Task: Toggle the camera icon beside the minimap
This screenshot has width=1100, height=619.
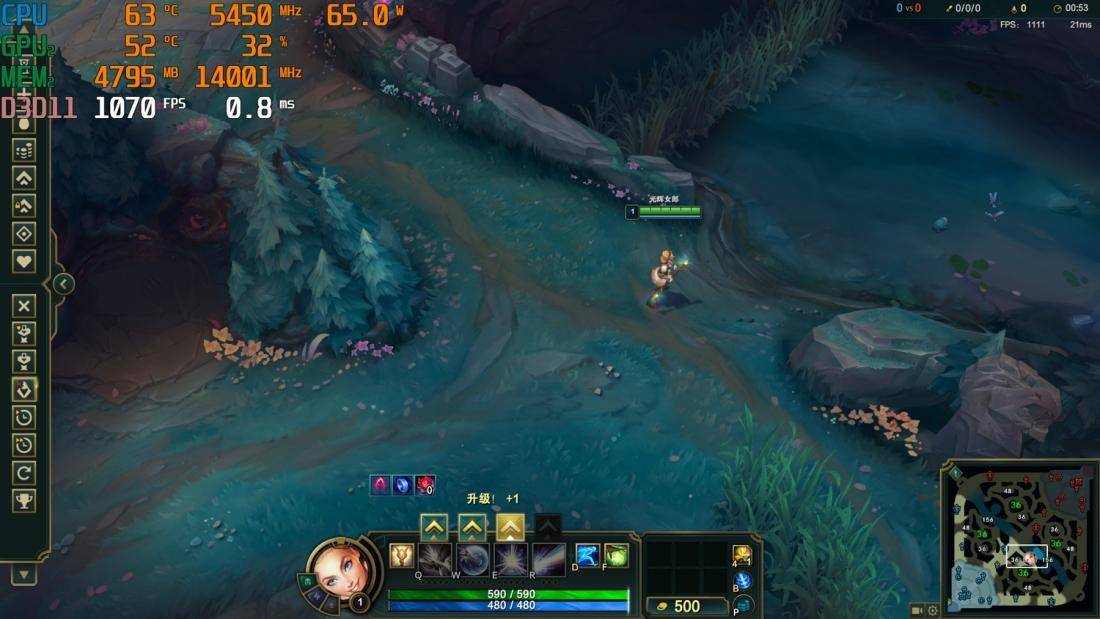Action: (917, 610)
